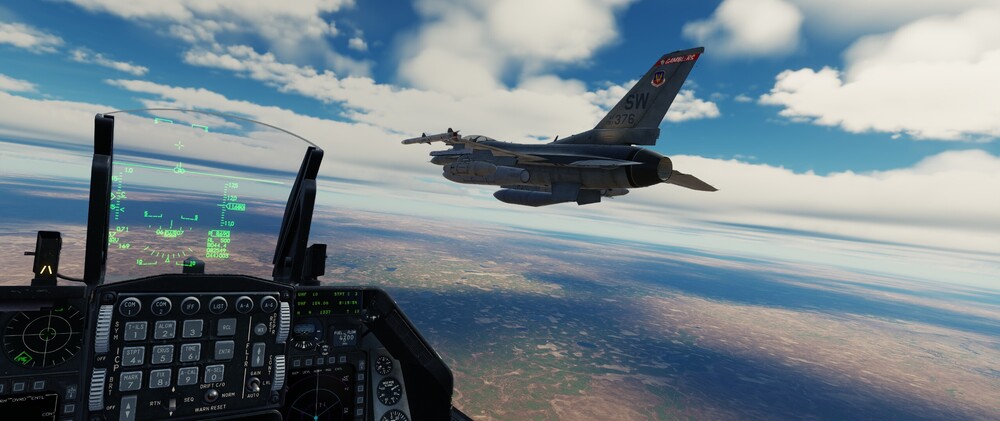Open the IFF page button
The height and width of the screenshot is (421, 1000).
pyautogui.click(x=190, y=305)
